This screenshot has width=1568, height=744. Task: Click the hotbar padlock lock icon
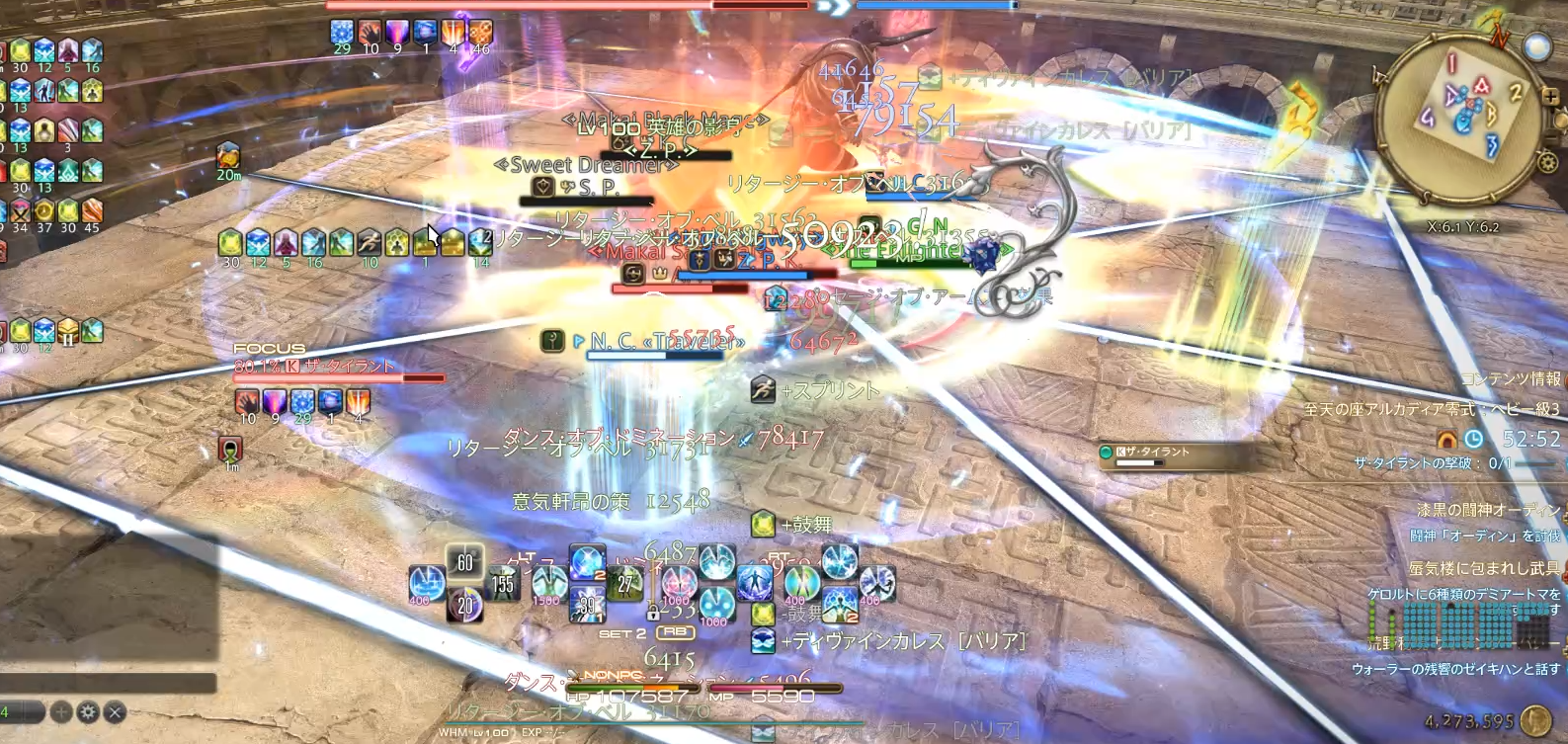[653, 611]
